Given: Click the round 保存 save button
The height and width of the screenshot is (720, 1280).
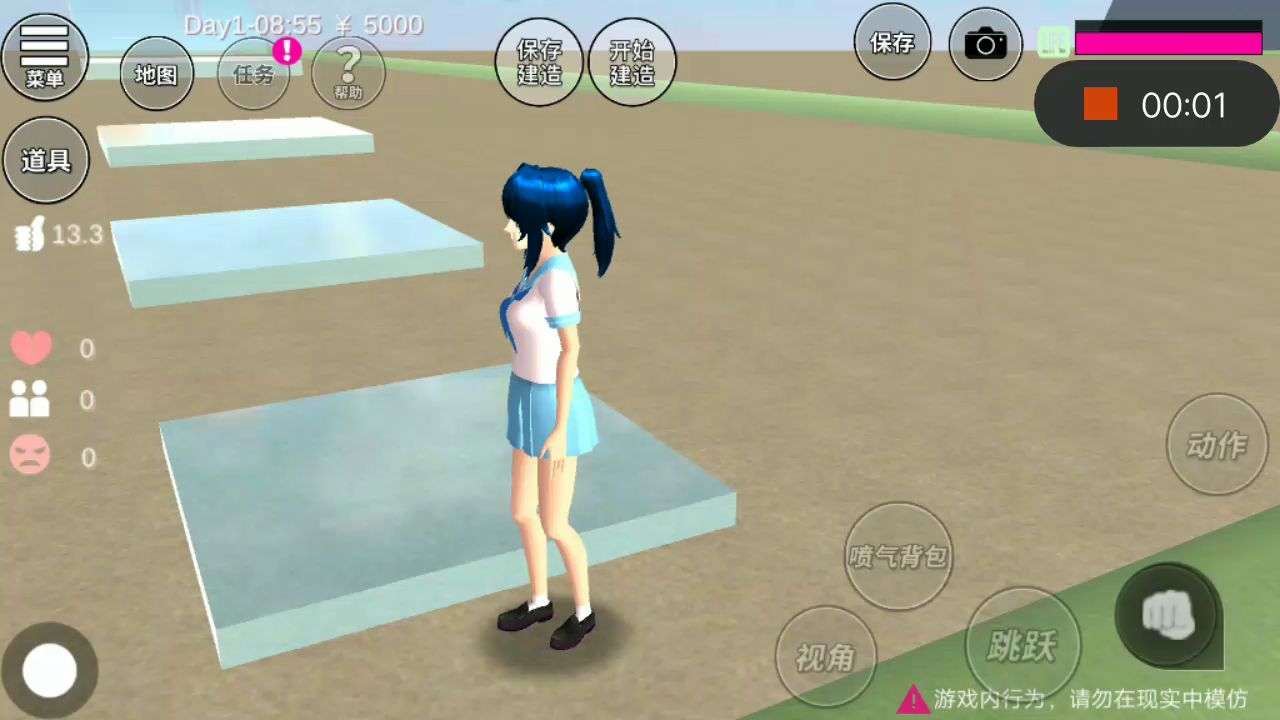Looking at the screenshot, I should click(x=892, y=43).
